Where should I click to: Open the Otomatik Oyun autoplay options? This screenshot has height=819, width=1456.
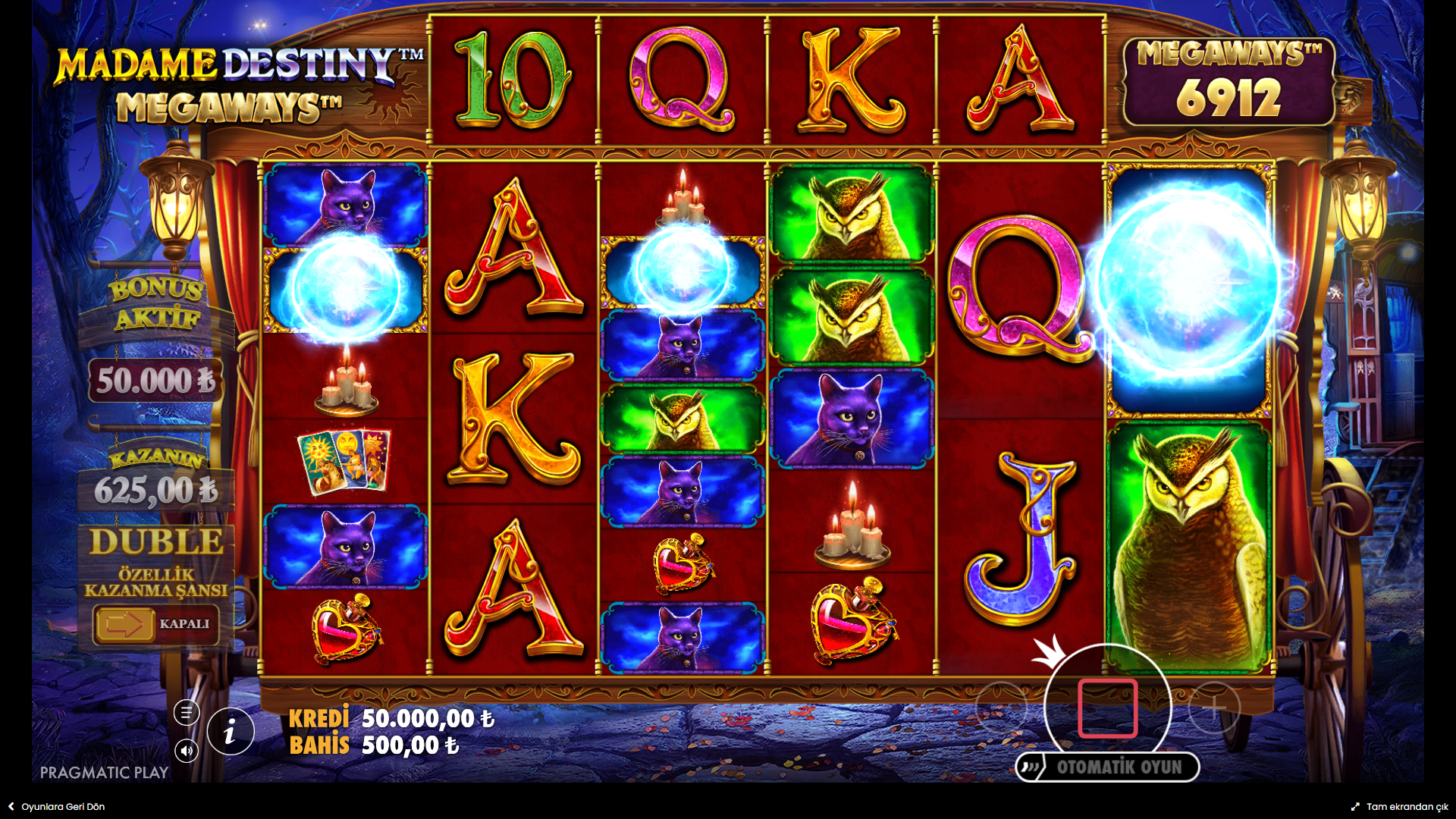(1107, 767)
